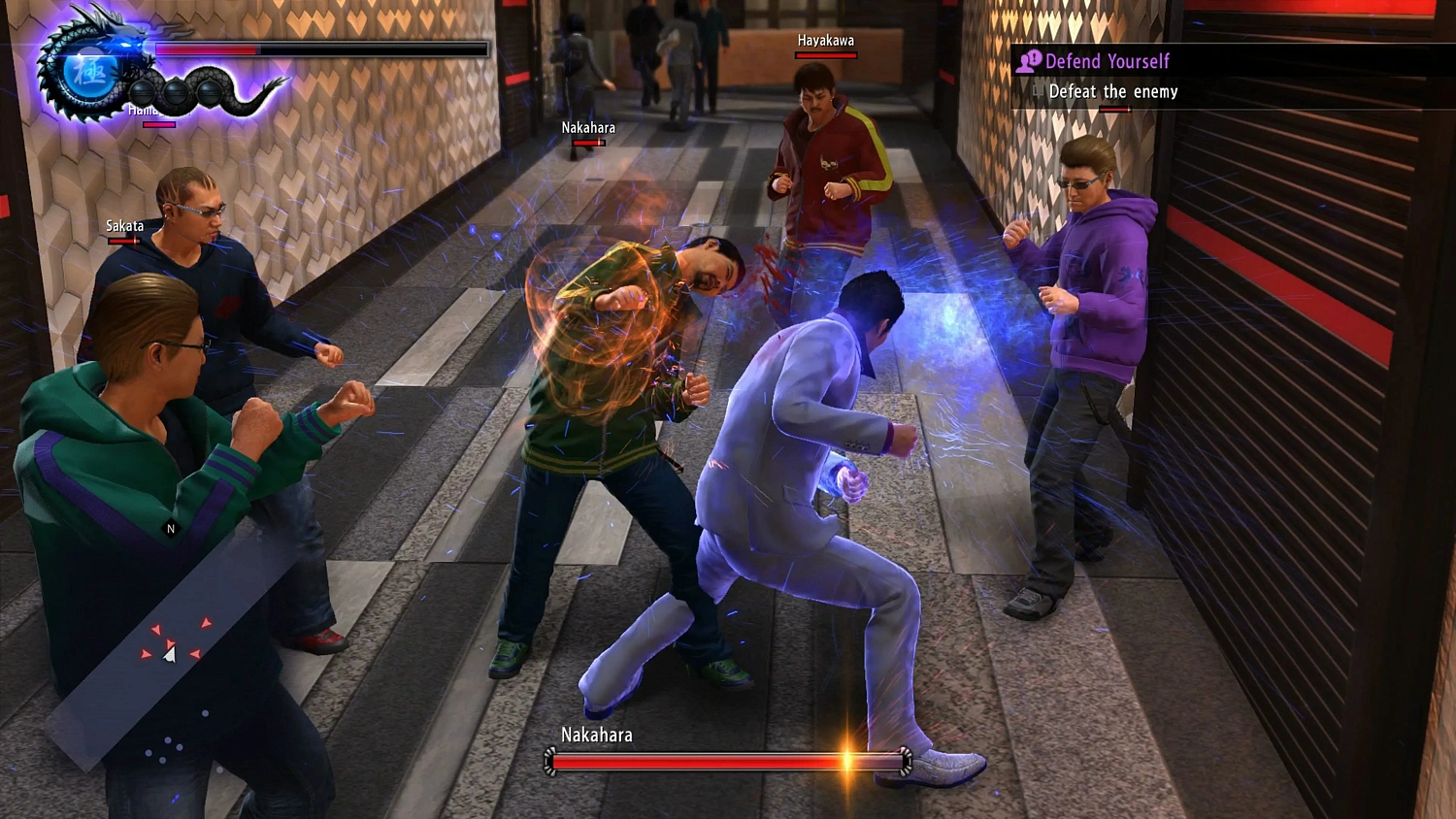The width and height of the screenshot is (1456, 819).
Task: Click Nakahara's name label above the boss bar
Action: point(596,735)
